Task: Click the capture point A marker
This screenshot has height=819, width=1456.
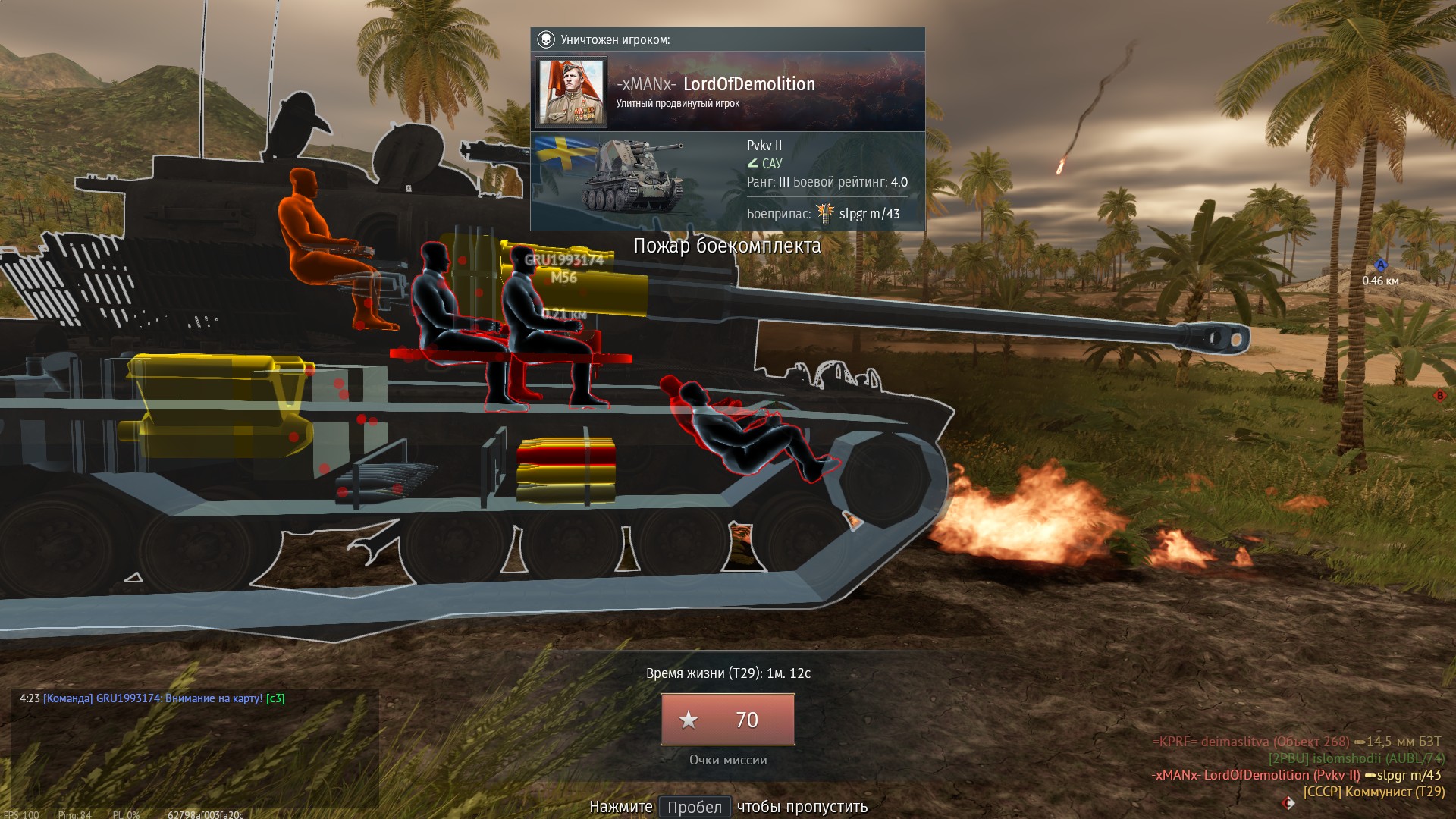Action: point(1380,265)
